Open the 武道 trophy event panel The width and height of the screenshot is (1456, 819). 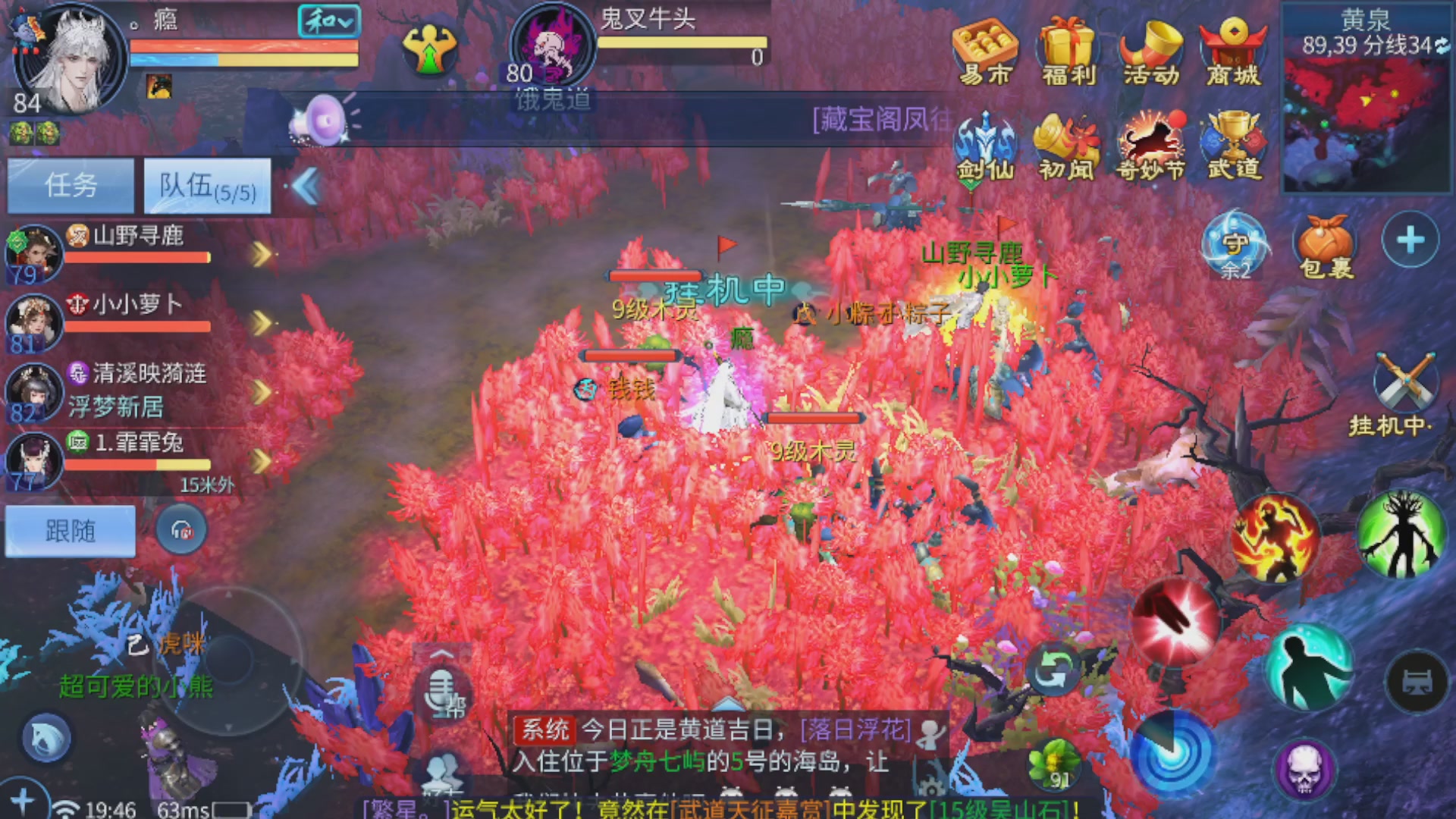[x=1232, y=144]
